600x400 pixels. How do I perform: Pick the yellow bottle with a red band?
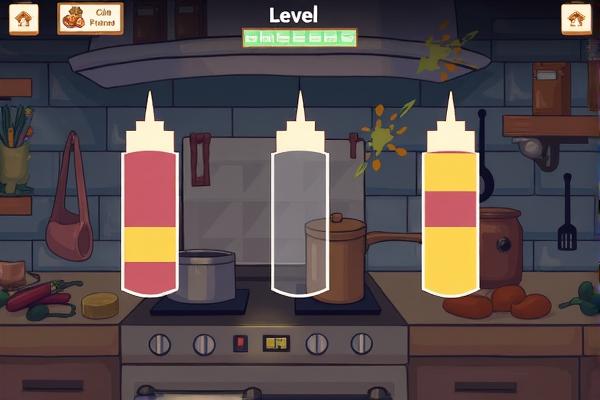[449, 215]
